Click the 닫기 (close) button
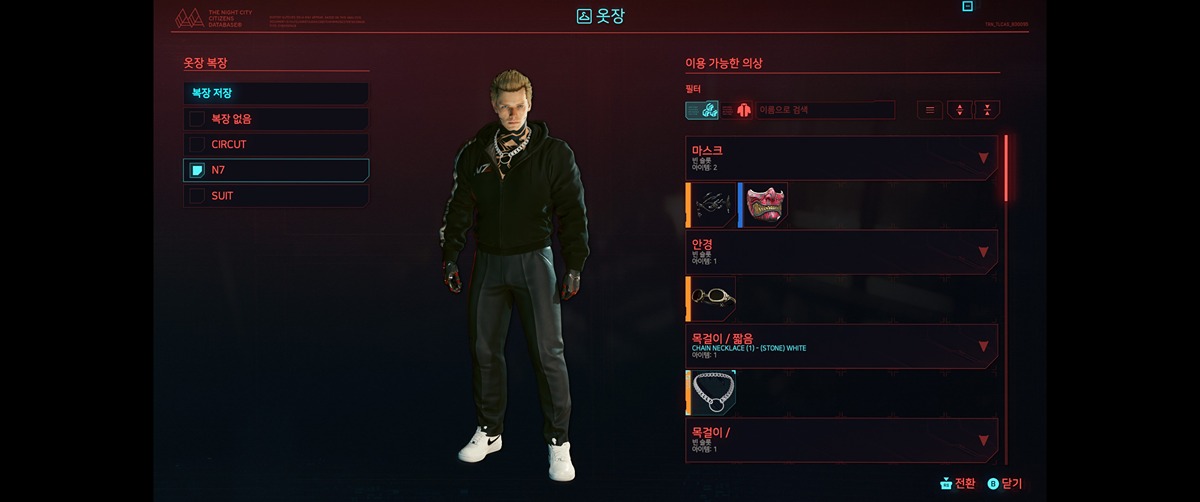The height and width of the screenshot is (502, 1200). coord(1004,483)
